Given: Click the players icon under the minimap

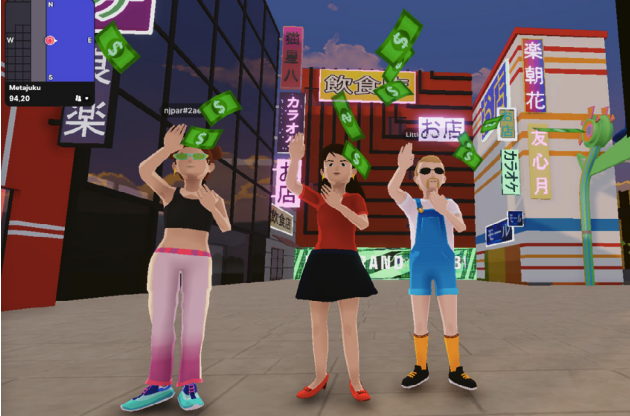Looking at the screenshot, I should pyautogui.click(x=78, y=98).
